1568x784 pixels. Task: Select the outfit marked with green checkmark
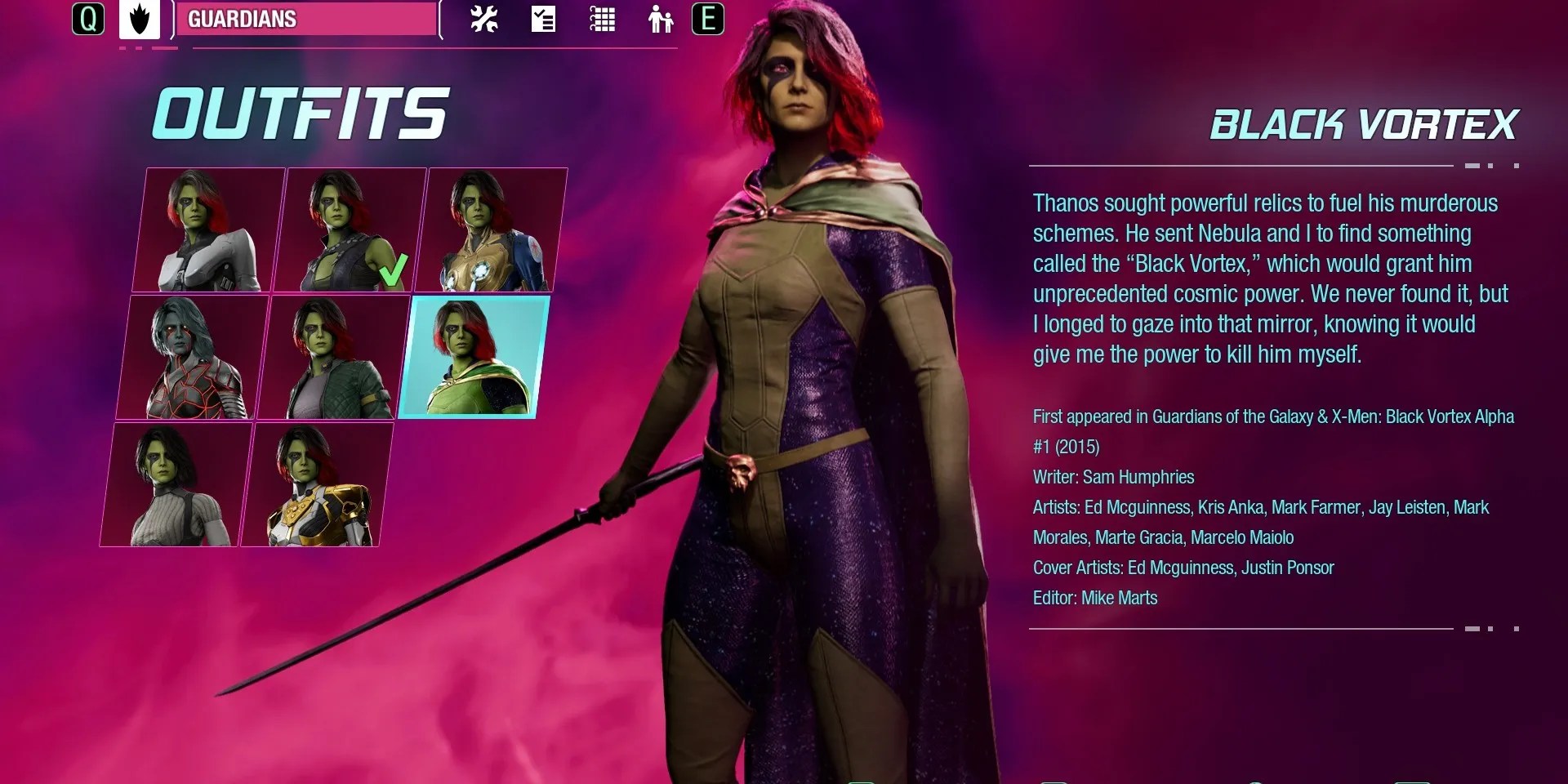[x=350, y=230]
